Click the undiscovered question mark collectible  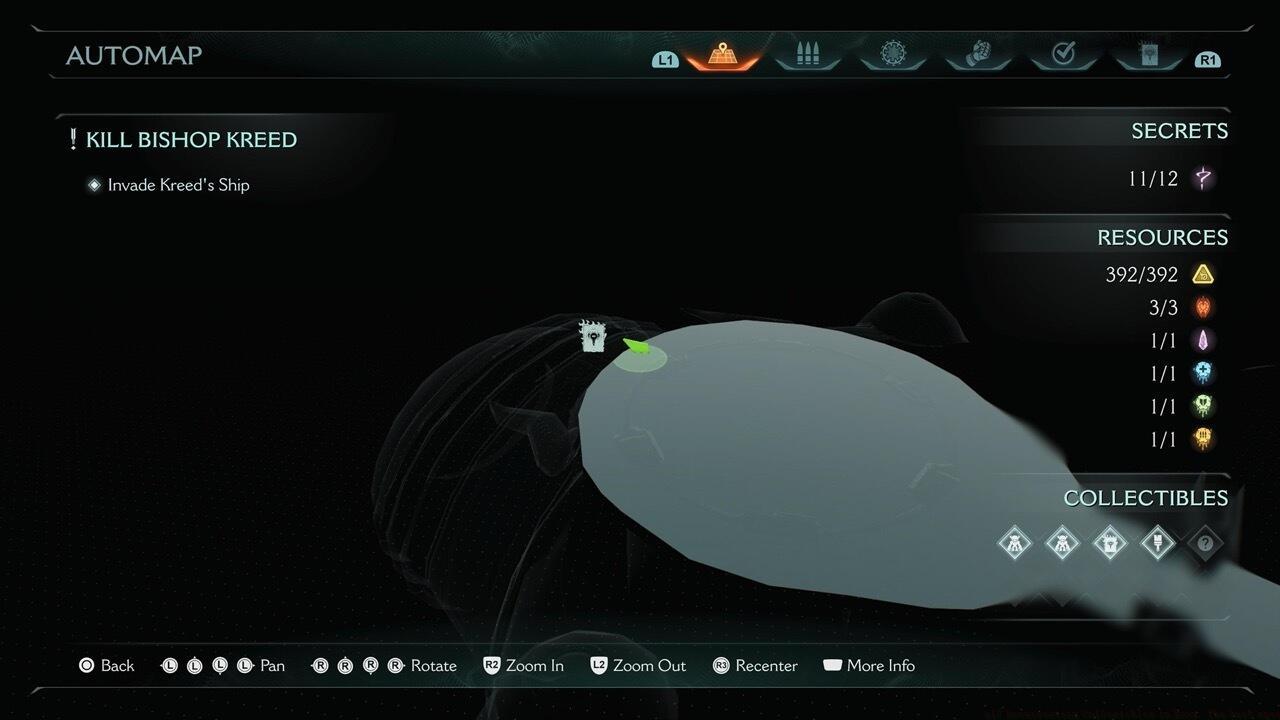click(1205, 543)
